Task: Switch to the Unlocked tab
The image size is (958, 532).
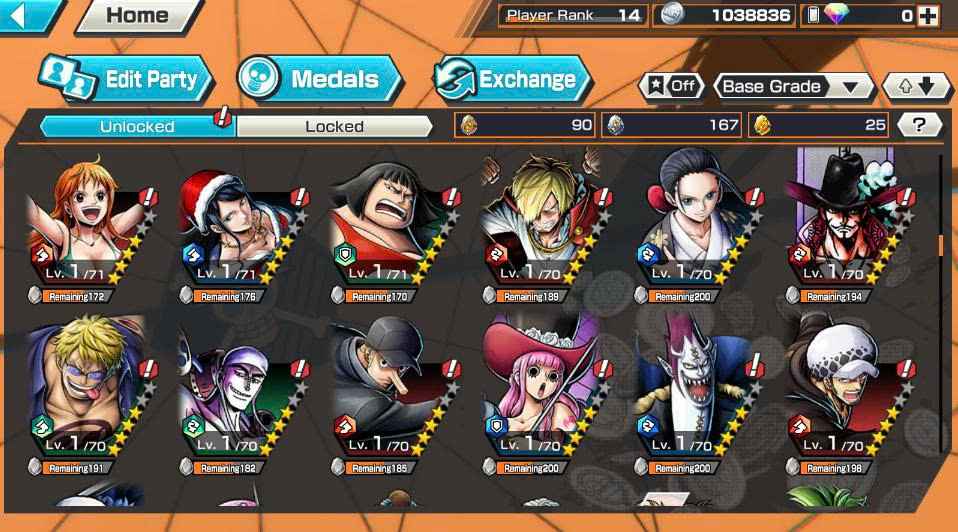Action: click(137, 126)
